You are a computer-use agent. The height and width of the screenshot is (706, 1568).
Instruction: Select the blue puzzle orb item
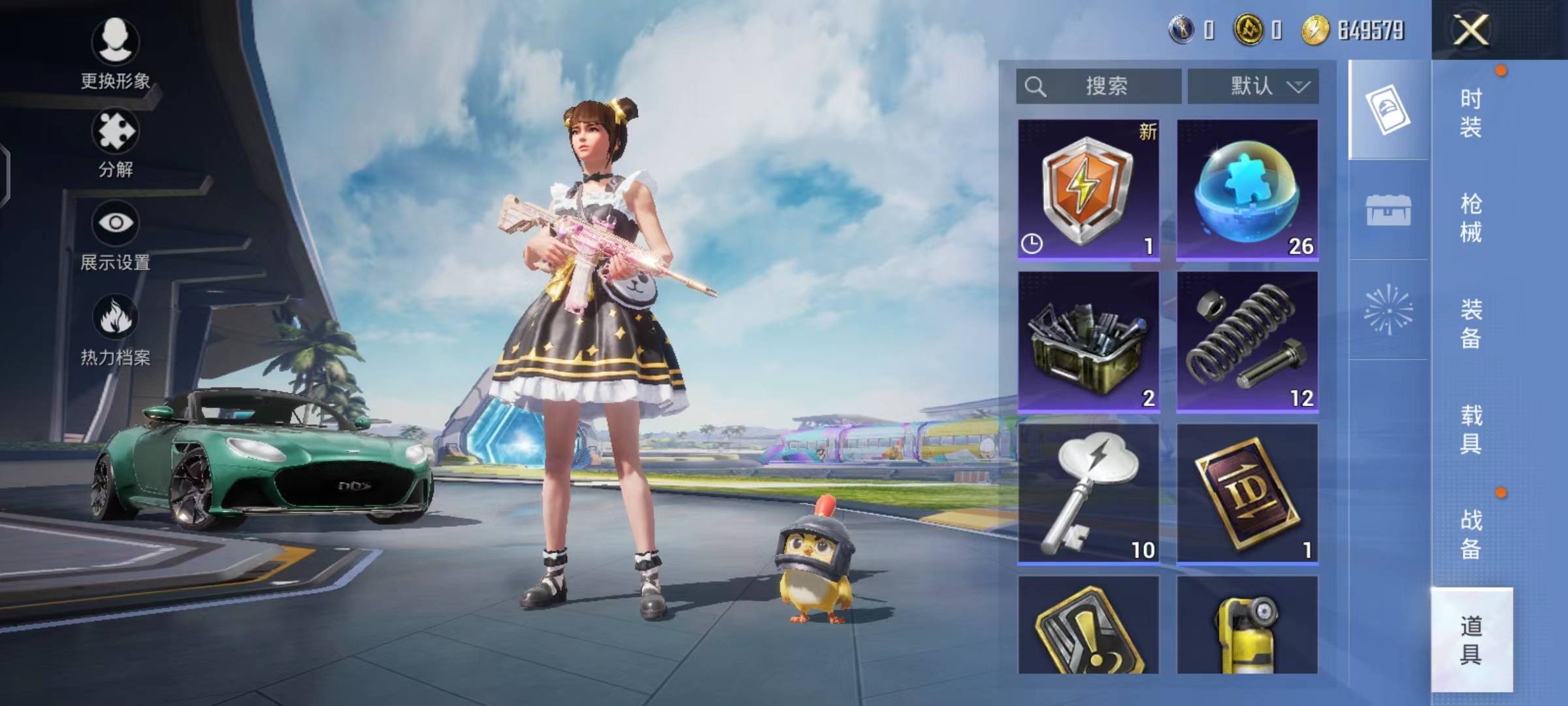pos(1247,190)
